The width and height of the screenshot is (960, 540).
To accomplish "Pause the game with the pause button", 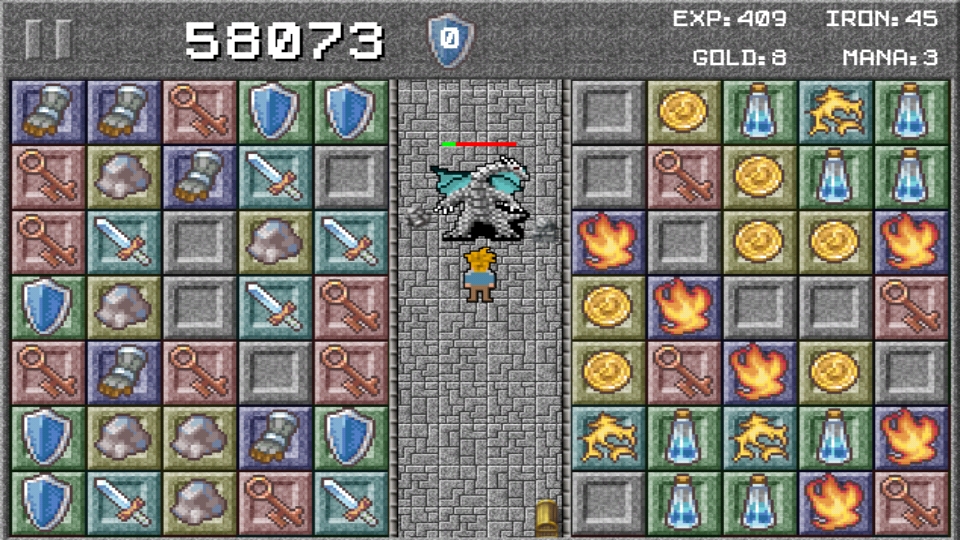I will click(48, 39).
